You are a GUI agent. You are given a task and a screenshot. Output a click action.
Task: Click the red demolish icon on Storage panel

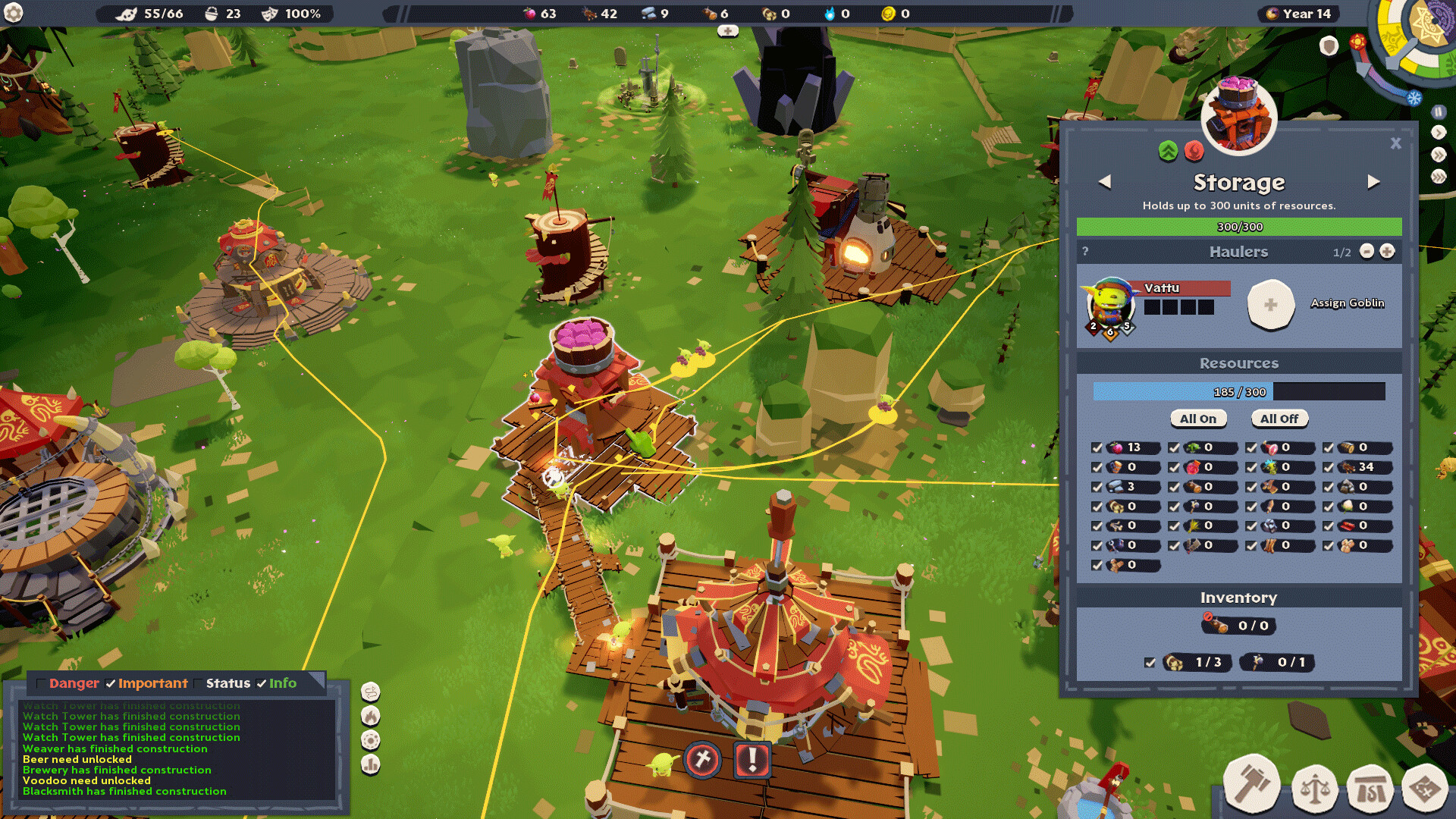click(1194, 152)
